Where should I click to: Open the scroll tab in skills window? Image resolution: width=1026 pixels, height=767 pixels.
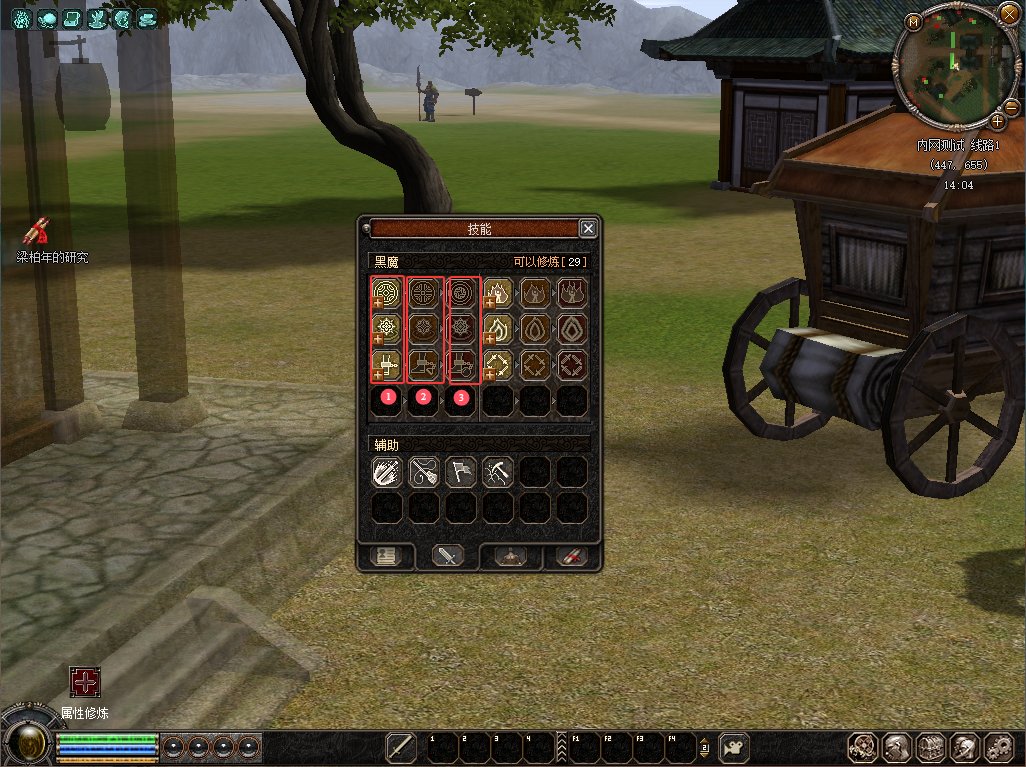pyautogui.click(x=571, y=556)
